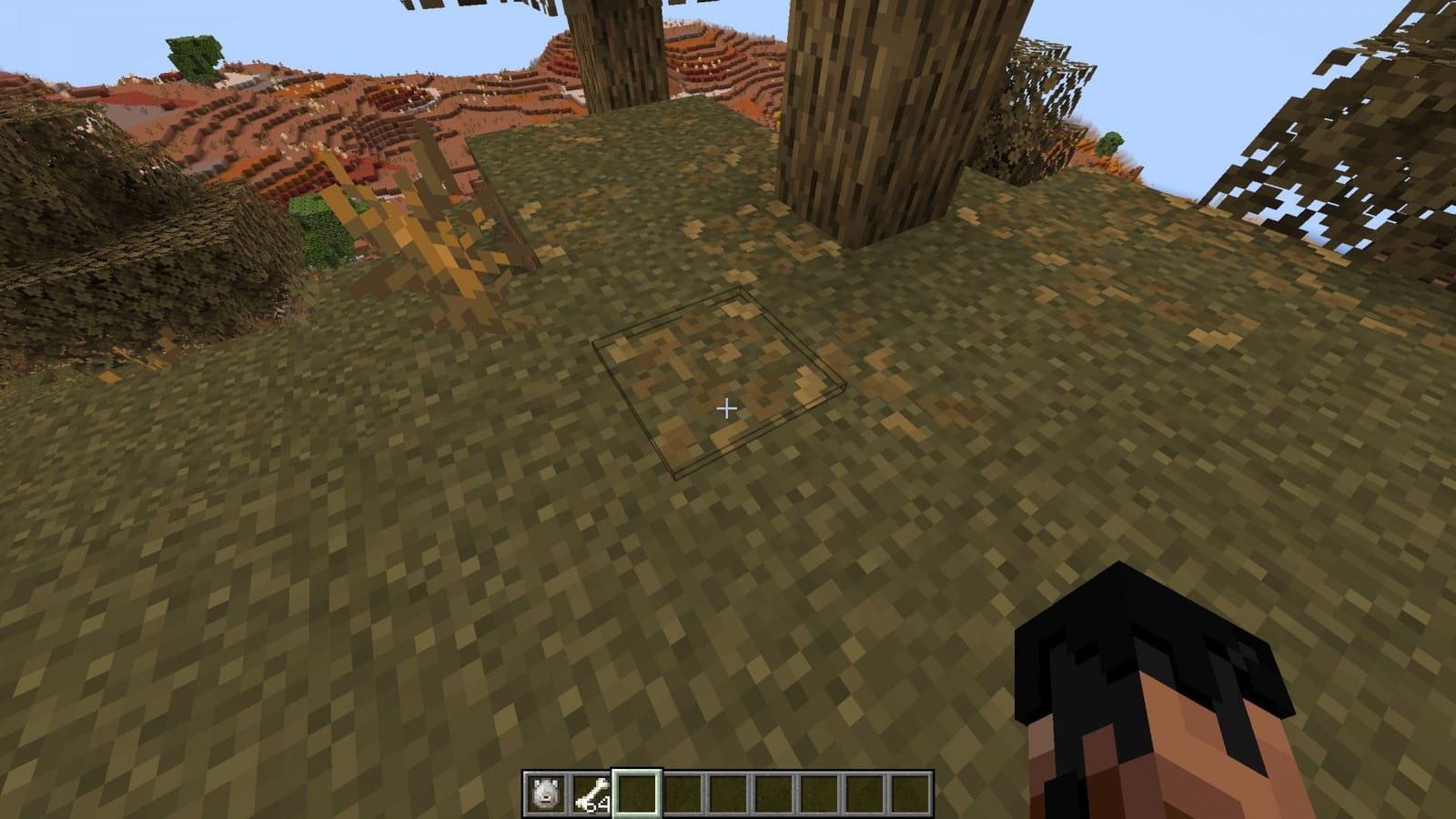Image resolution: width=1456 pixels, height=819 pixels.
Task: Click the large tree trunk near the top
Action: click(864, 109)
